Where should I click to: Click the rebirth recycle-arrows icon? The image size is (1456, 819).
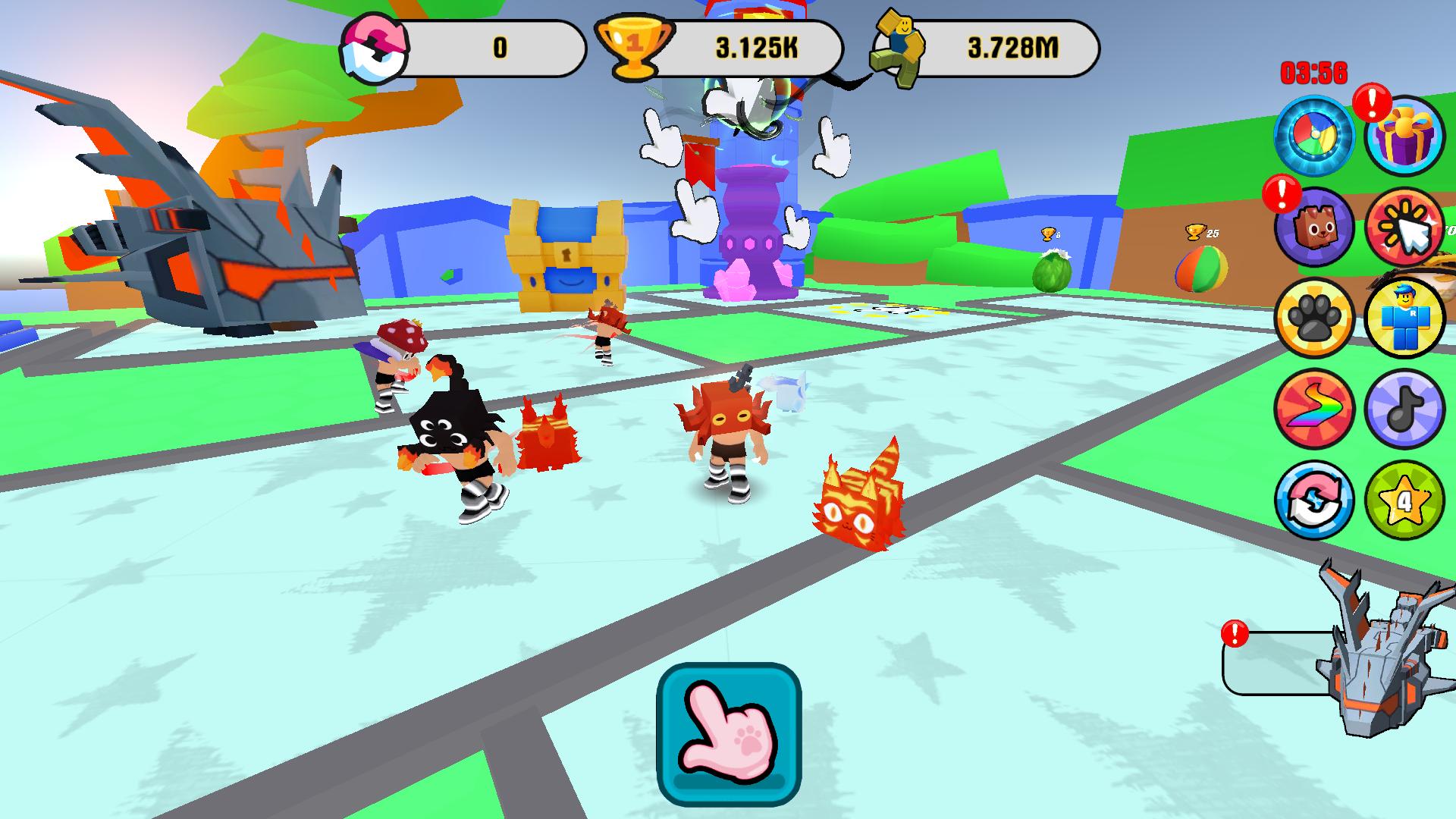[x=1319, y=500]
